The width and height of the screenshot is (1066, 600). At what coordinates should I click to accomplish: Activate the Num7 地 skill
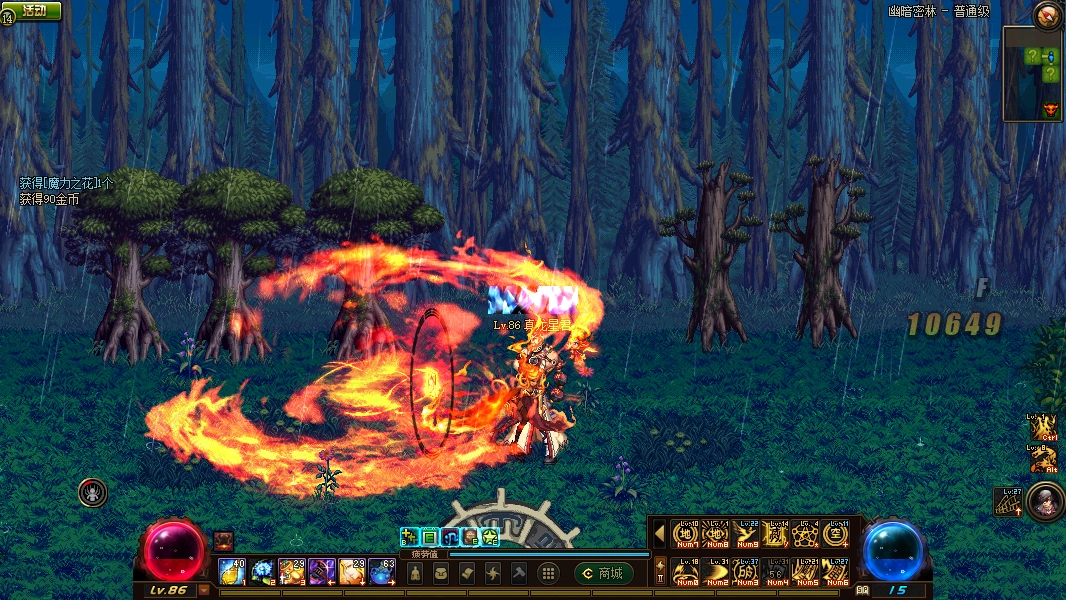[687, 534]
